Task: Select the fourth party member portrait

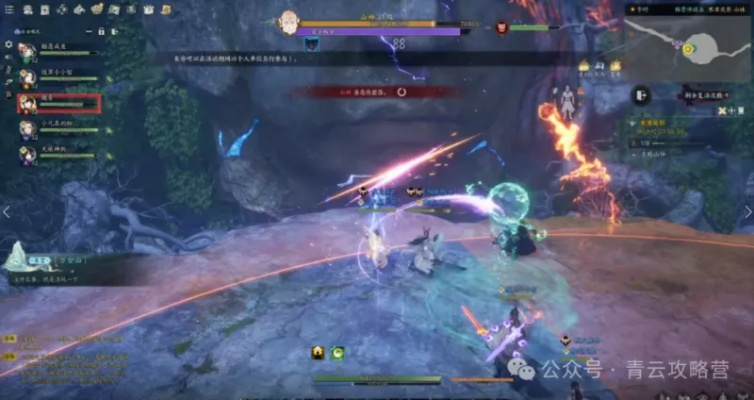Action: [27, 130]
